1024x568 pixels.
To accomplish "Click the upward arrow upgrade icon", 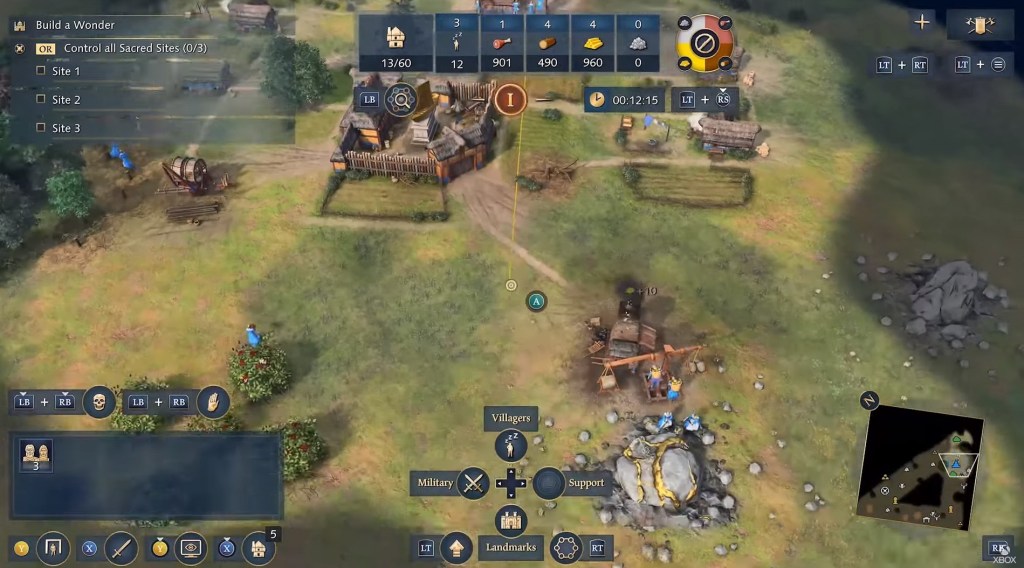I will point(456,548).
